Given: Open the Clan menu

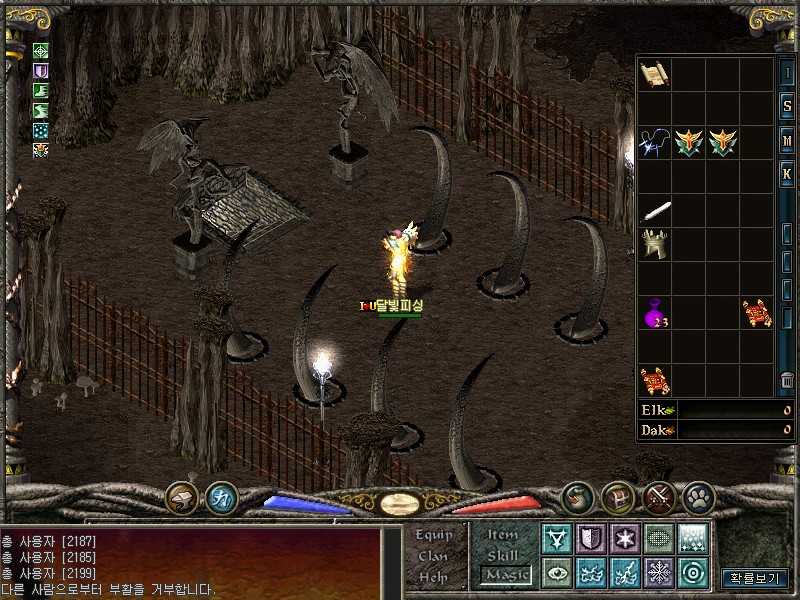Looking at the screenshot, I should click(433, 556).
